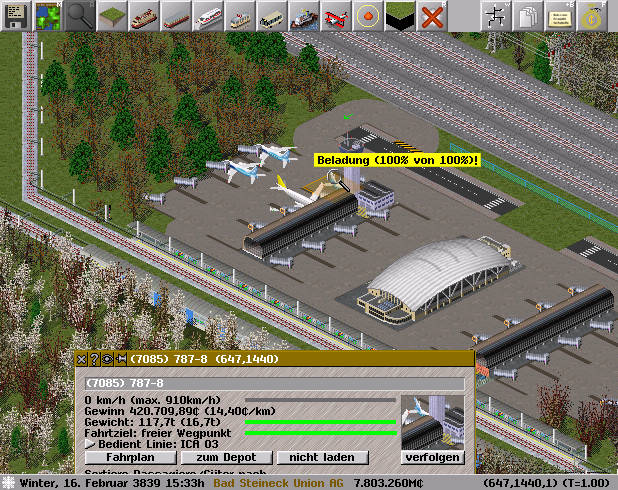This screenshot has height=490, width=618.
Task: Follow the aircraft with verfolgen
Action: click(x=433, y=457)
